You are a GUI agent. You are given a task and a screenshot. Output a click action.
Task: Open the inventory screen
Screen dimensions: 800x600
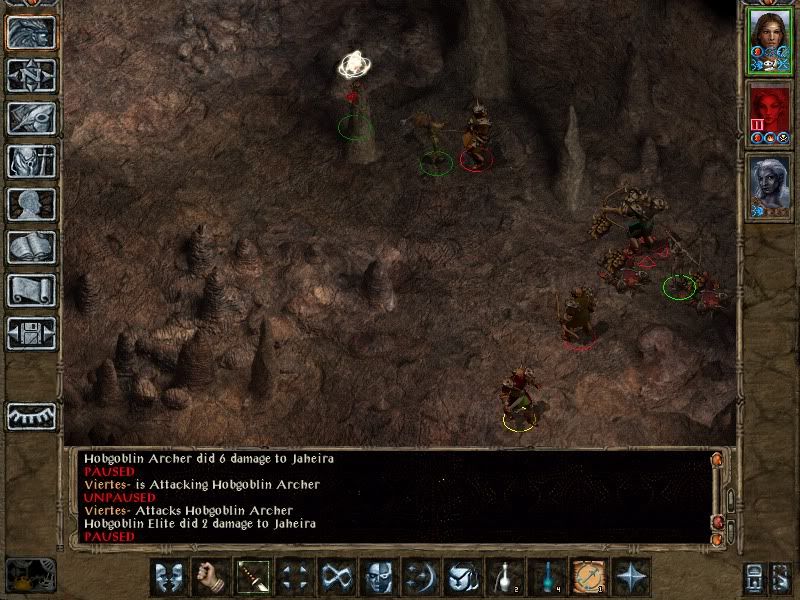pyautogui.click(x=31, y=161)
